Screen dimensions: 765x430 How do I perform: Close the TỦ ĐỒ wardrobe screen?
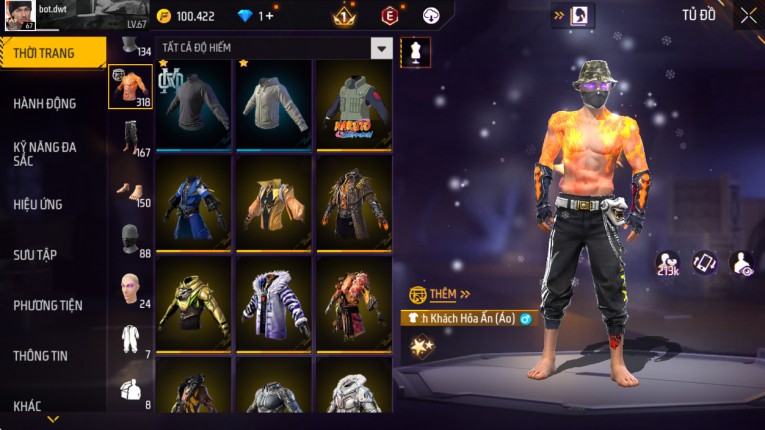click(x=748, y=15)
